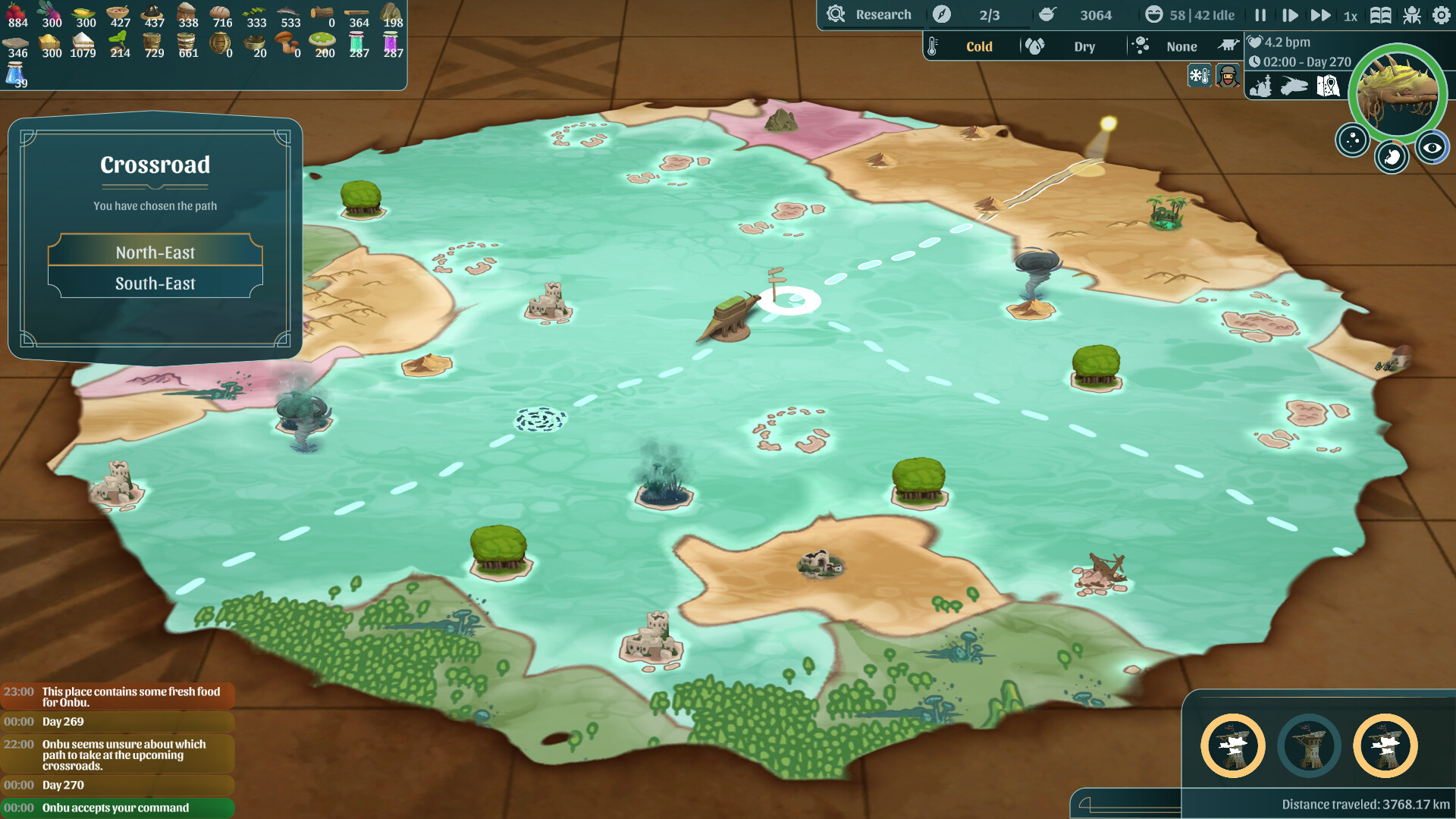Open the journal book icon in top bar

coord(1380,14)
